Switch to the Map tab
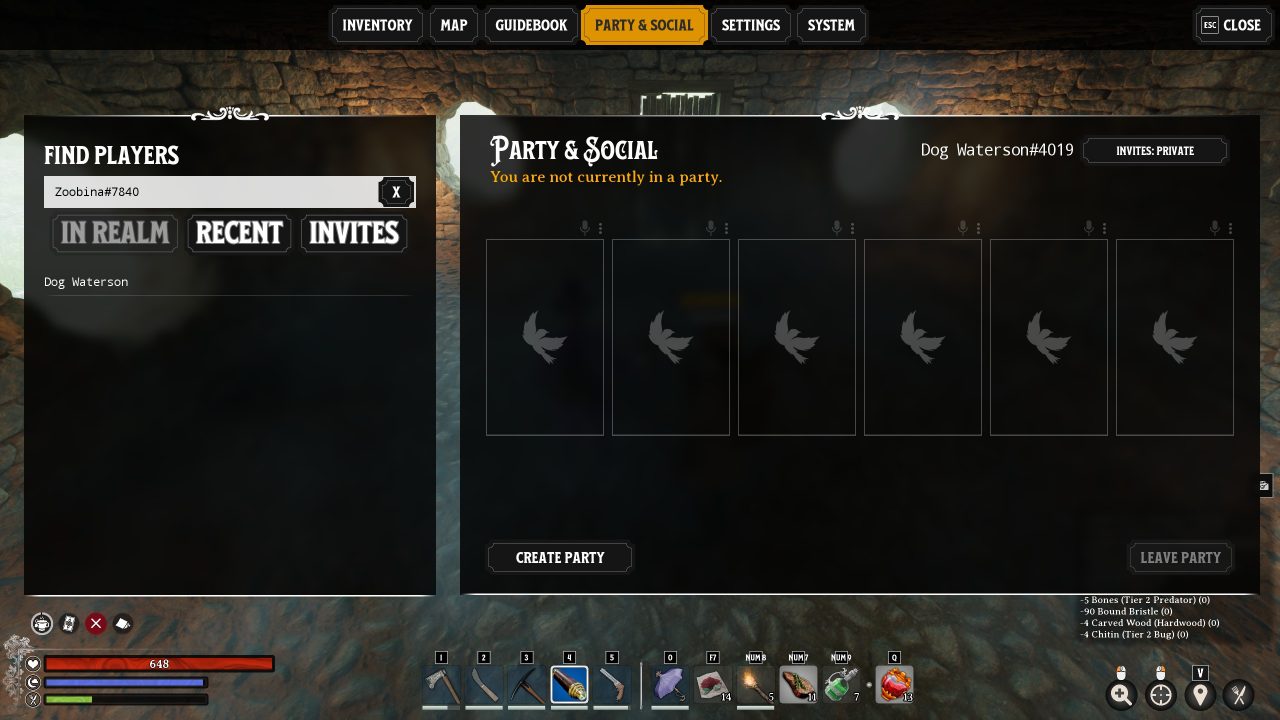 (x=453, y=25)
